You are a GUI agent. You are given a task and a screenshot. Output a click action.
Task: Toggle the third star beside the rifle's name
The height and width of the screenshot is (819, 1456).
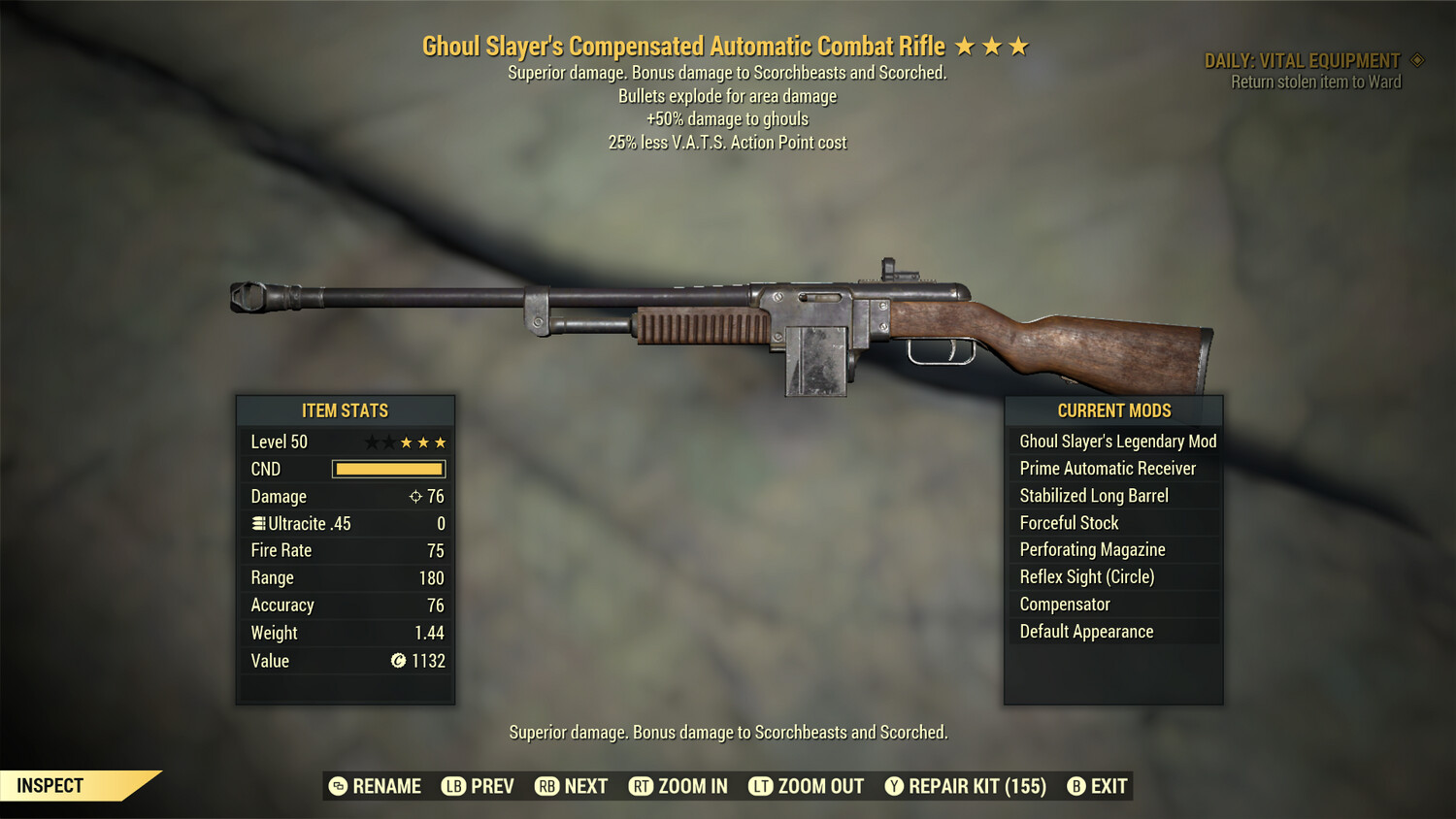(x=1018, y=45)
